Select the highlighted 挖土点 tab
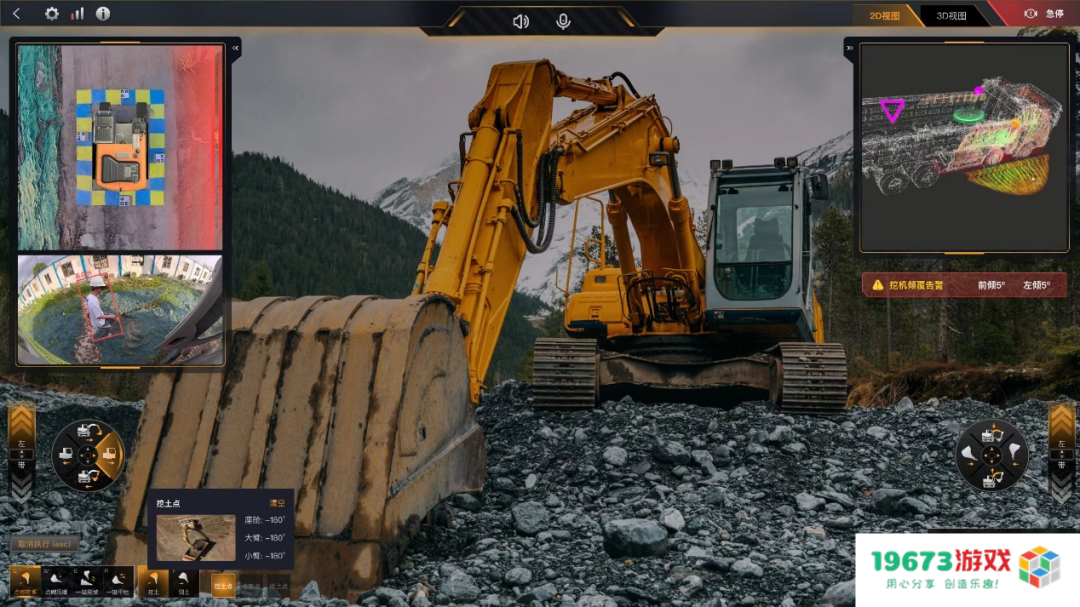Image resolution: width=1080 pixels, height=607 pixels. point(222,586)
